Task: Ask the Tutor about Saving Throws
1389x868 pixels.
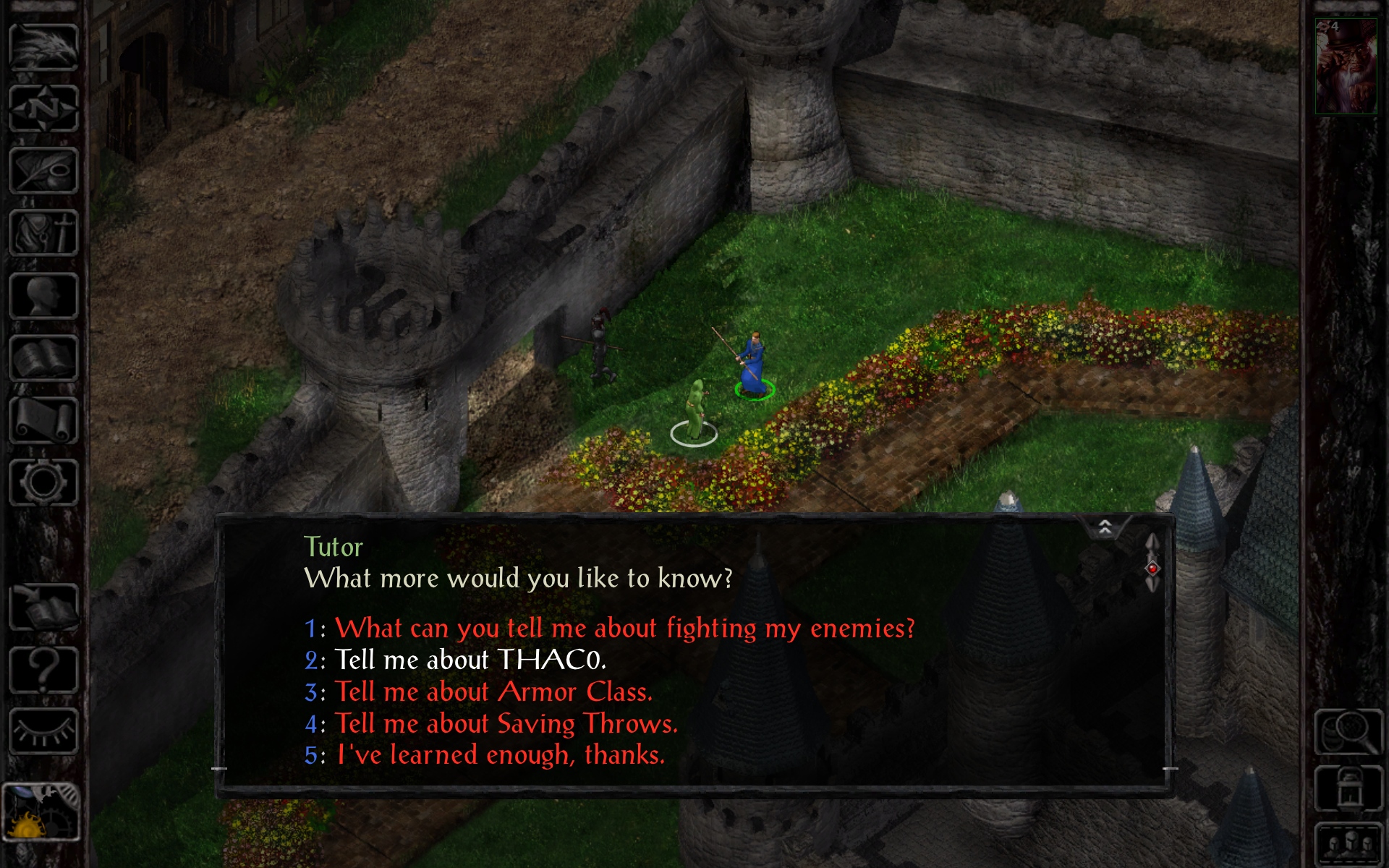Action: pyautogui.click(x=506, y=723)
